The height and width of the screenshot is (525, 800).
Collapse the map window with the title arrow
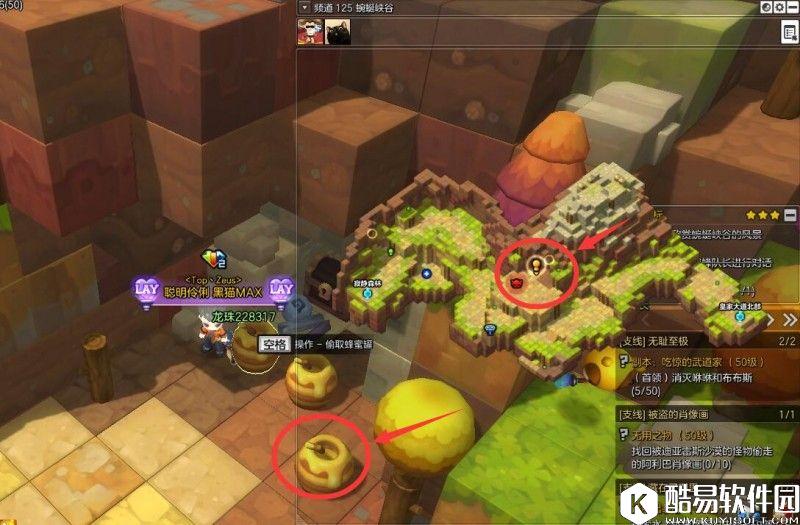304,7
